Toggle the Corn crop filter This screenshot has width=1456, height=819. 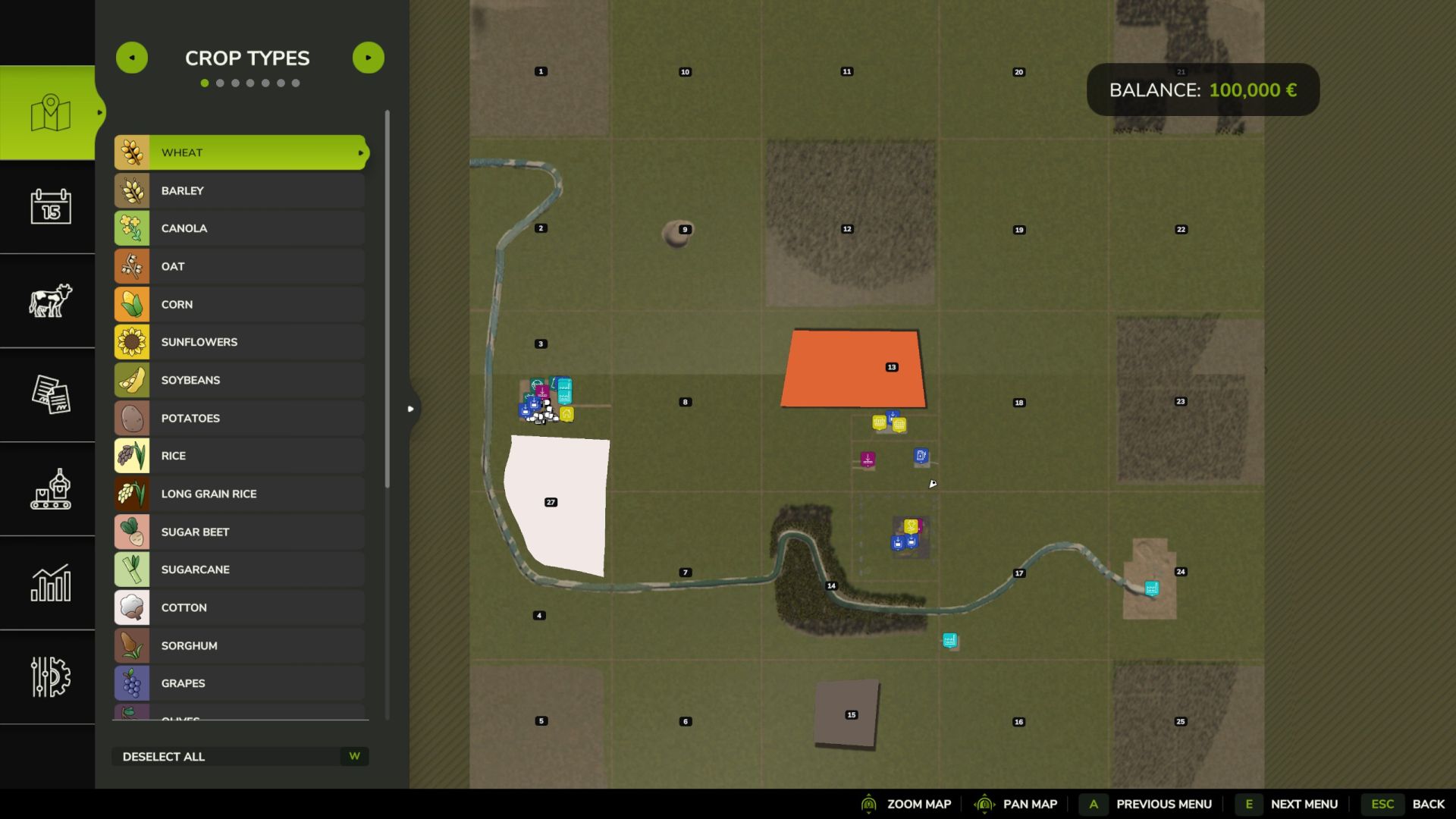[x=240, y=304]
